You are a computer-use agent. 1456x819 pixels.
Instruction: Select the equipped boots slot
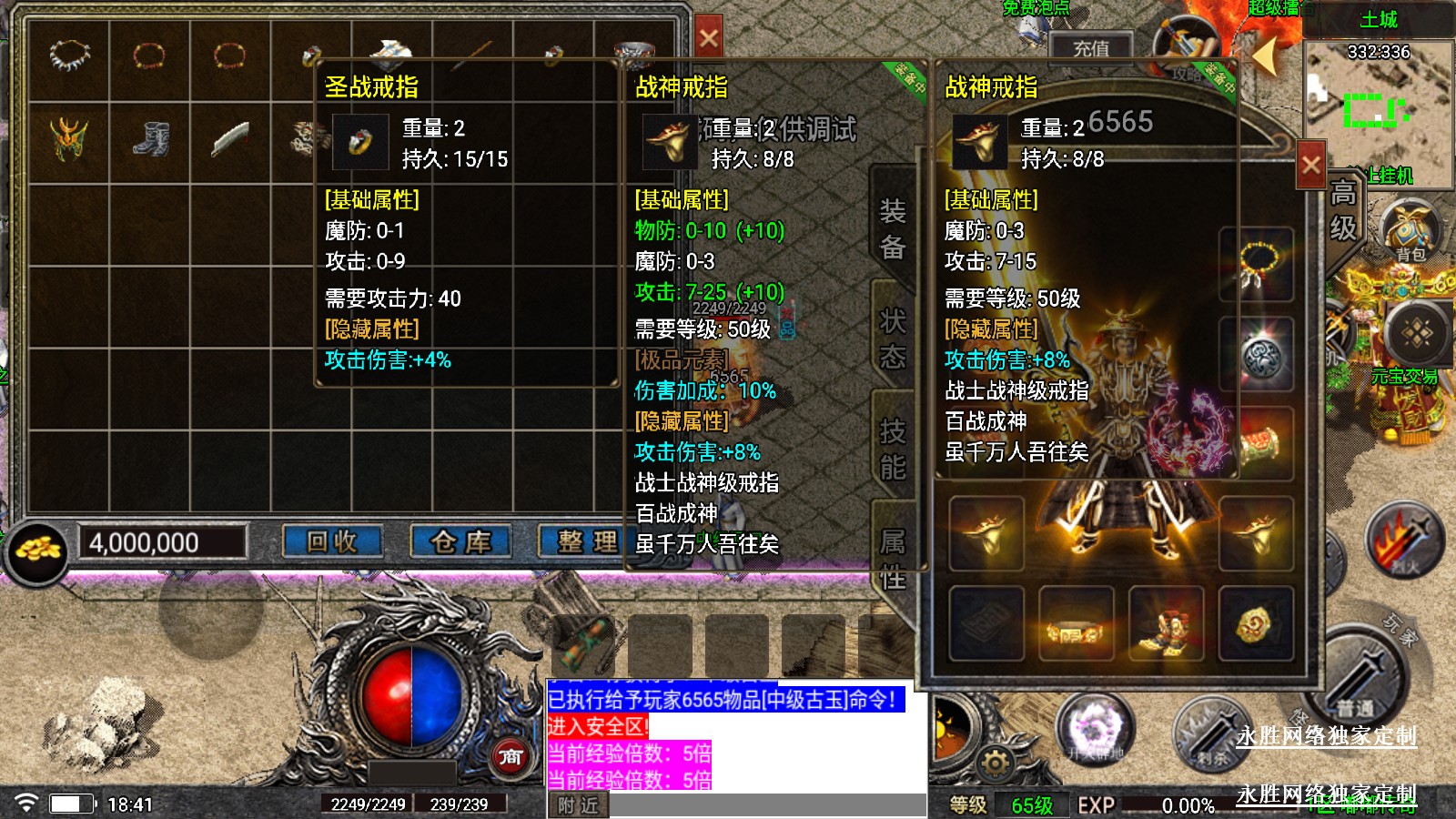[1166, 624]
